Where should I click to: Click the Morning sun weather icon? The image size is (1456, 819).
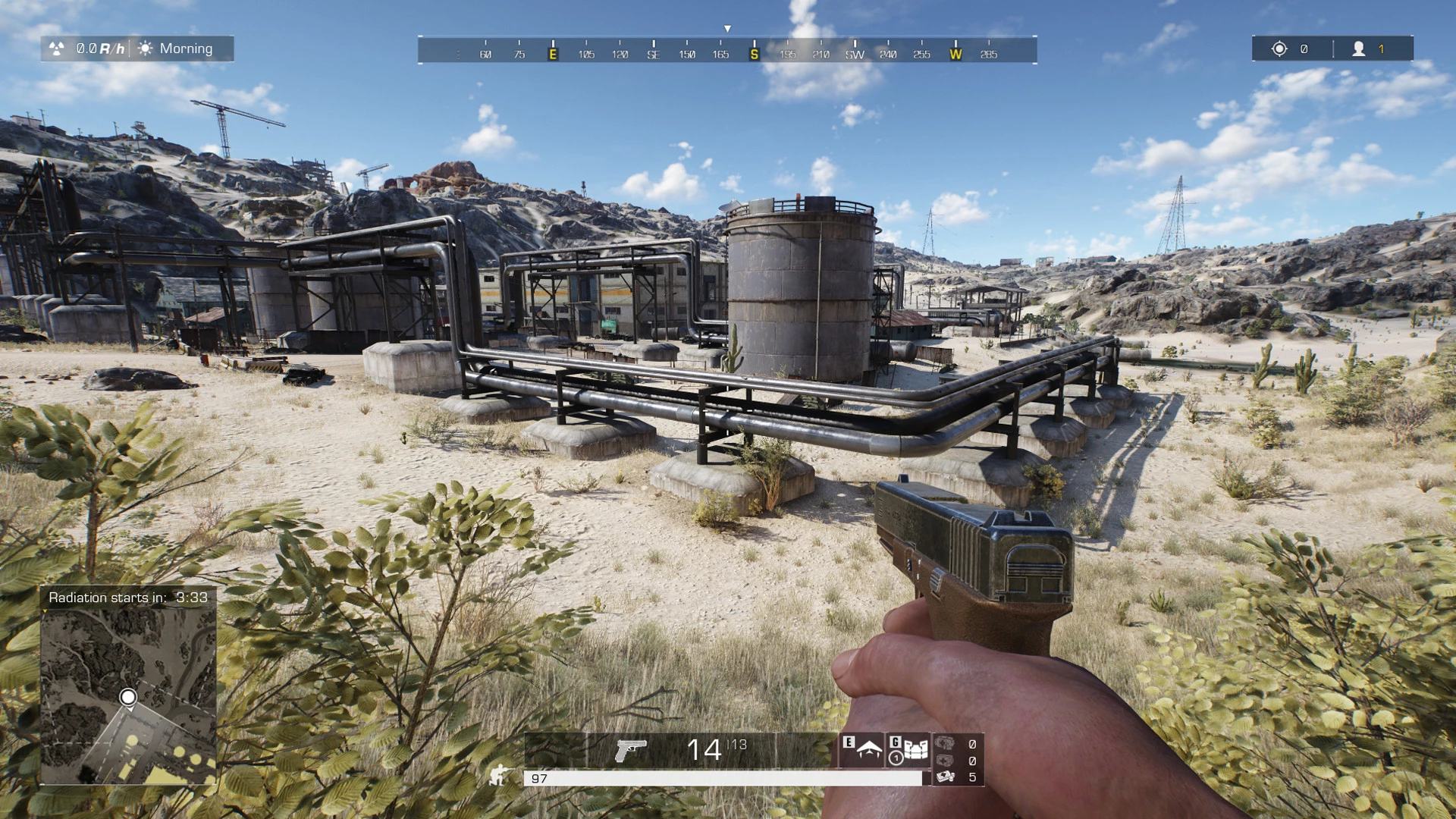click(146, 49)
